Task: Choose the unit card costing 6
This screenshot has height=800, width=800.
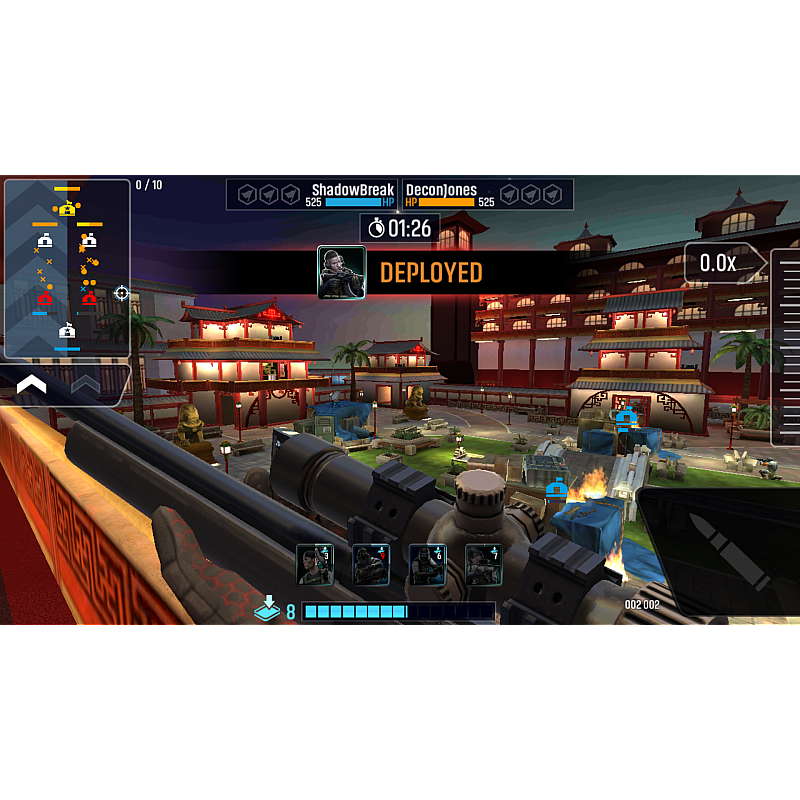Action: 428,565
